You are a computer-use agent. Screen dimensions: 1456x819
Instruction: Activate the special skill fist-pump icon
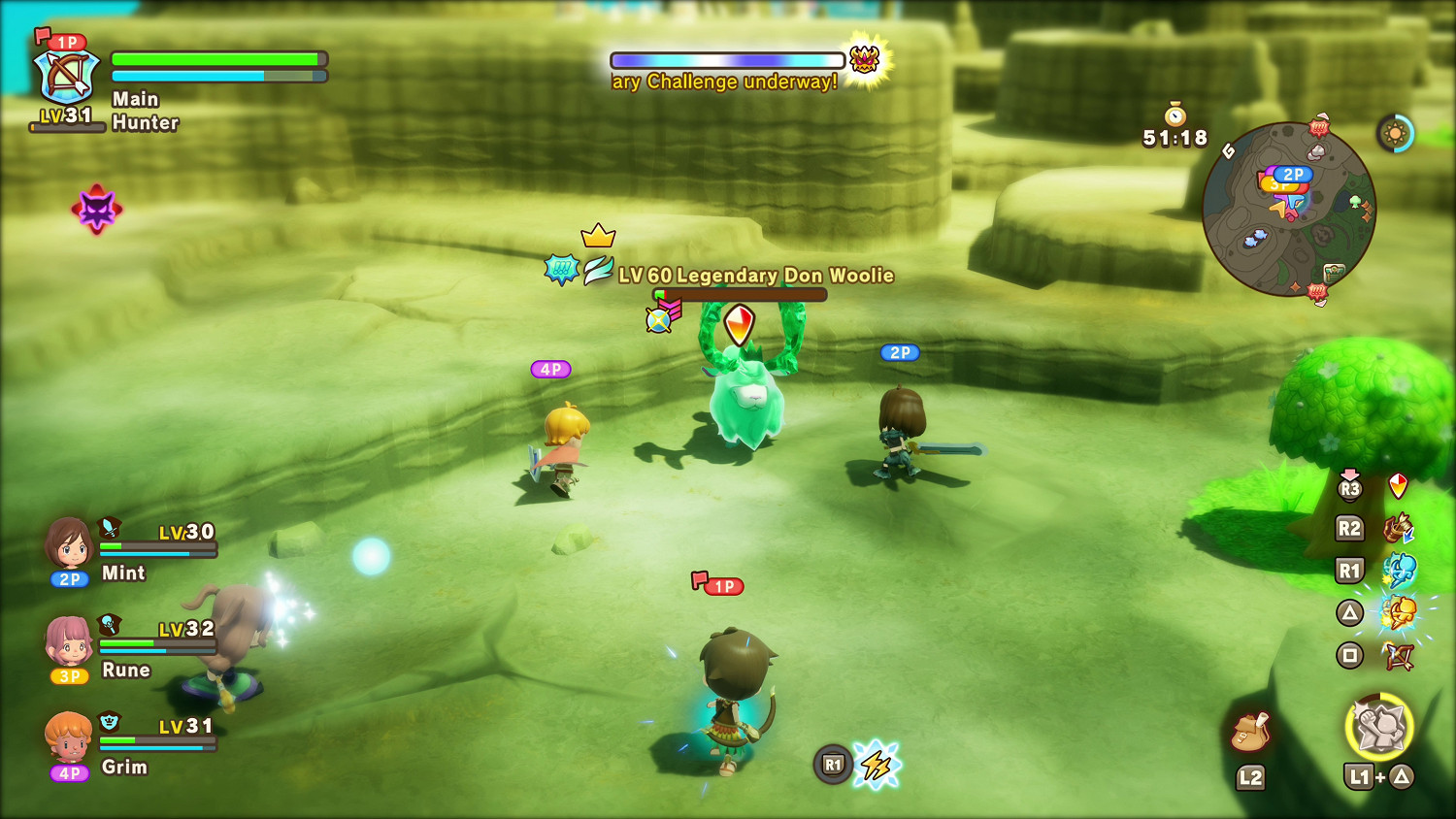[1379, 727]
